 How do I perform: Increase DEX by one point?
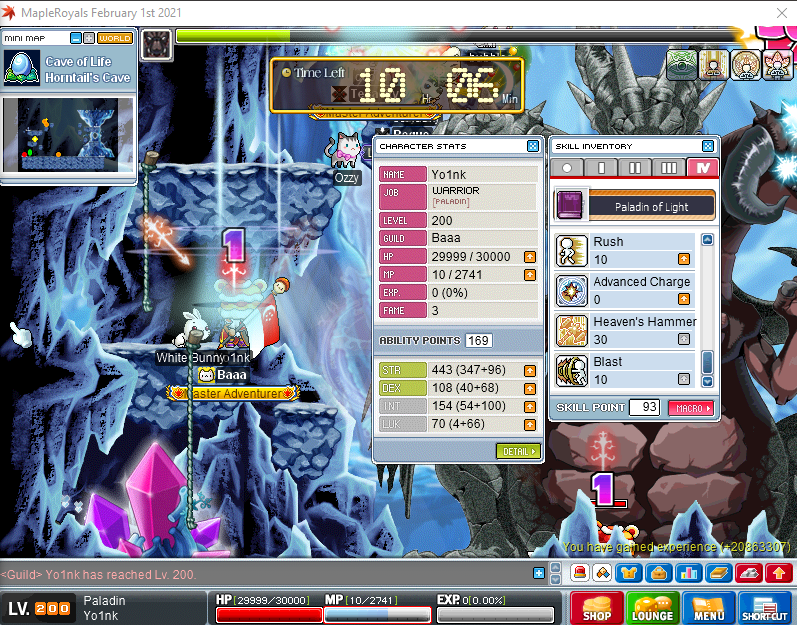[x=529, y=388]
